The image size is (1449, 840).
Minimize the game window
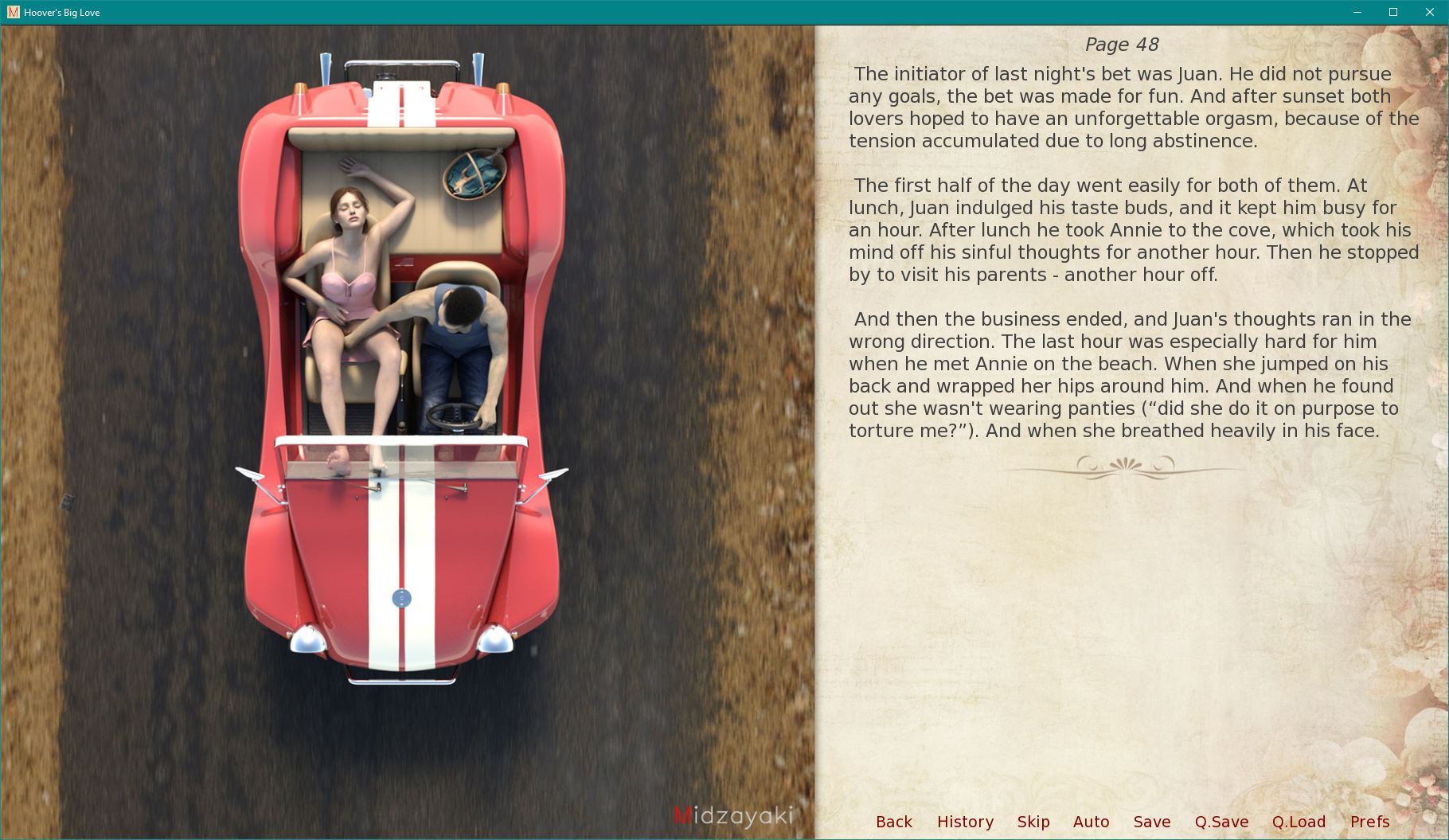coord(1357,12)
